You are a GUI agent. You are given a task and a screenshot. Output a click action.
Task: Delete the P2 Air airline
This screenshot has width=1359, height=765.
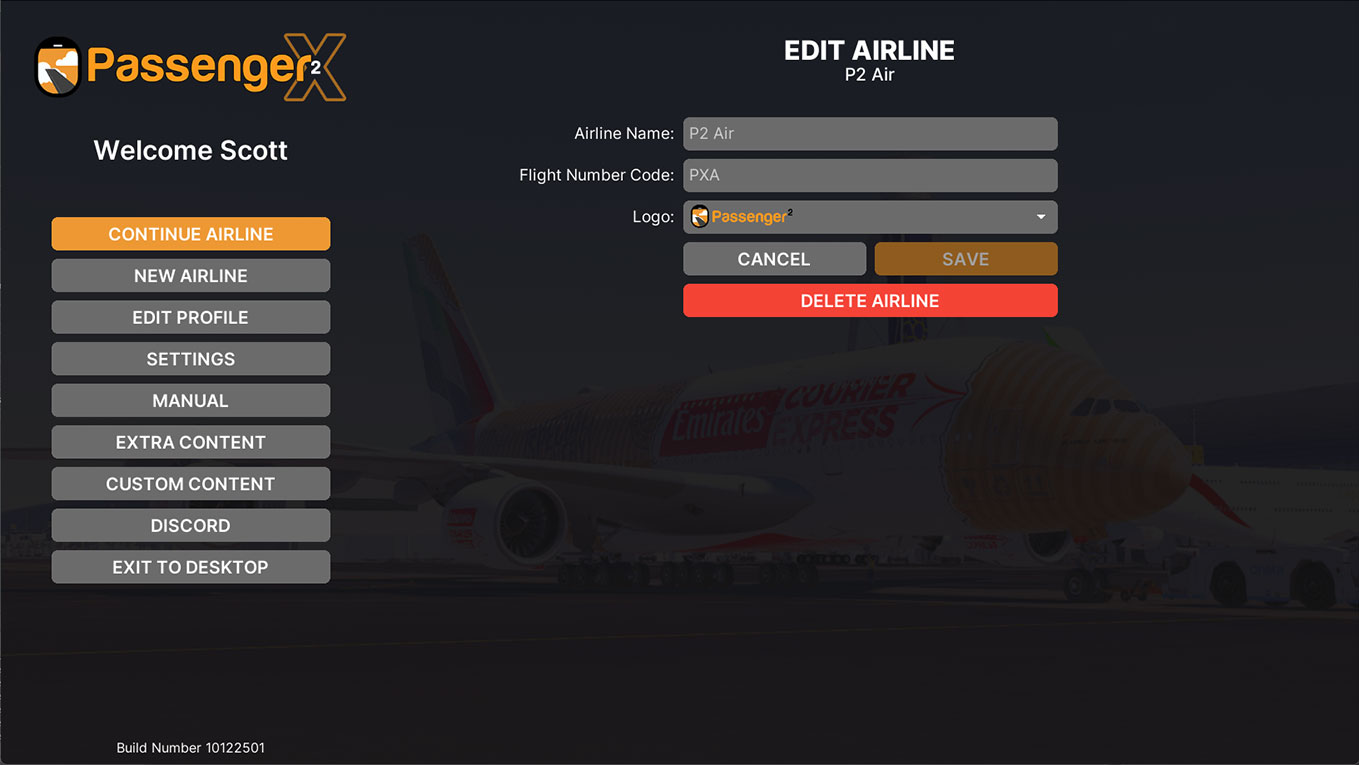[x=869, y=301]
